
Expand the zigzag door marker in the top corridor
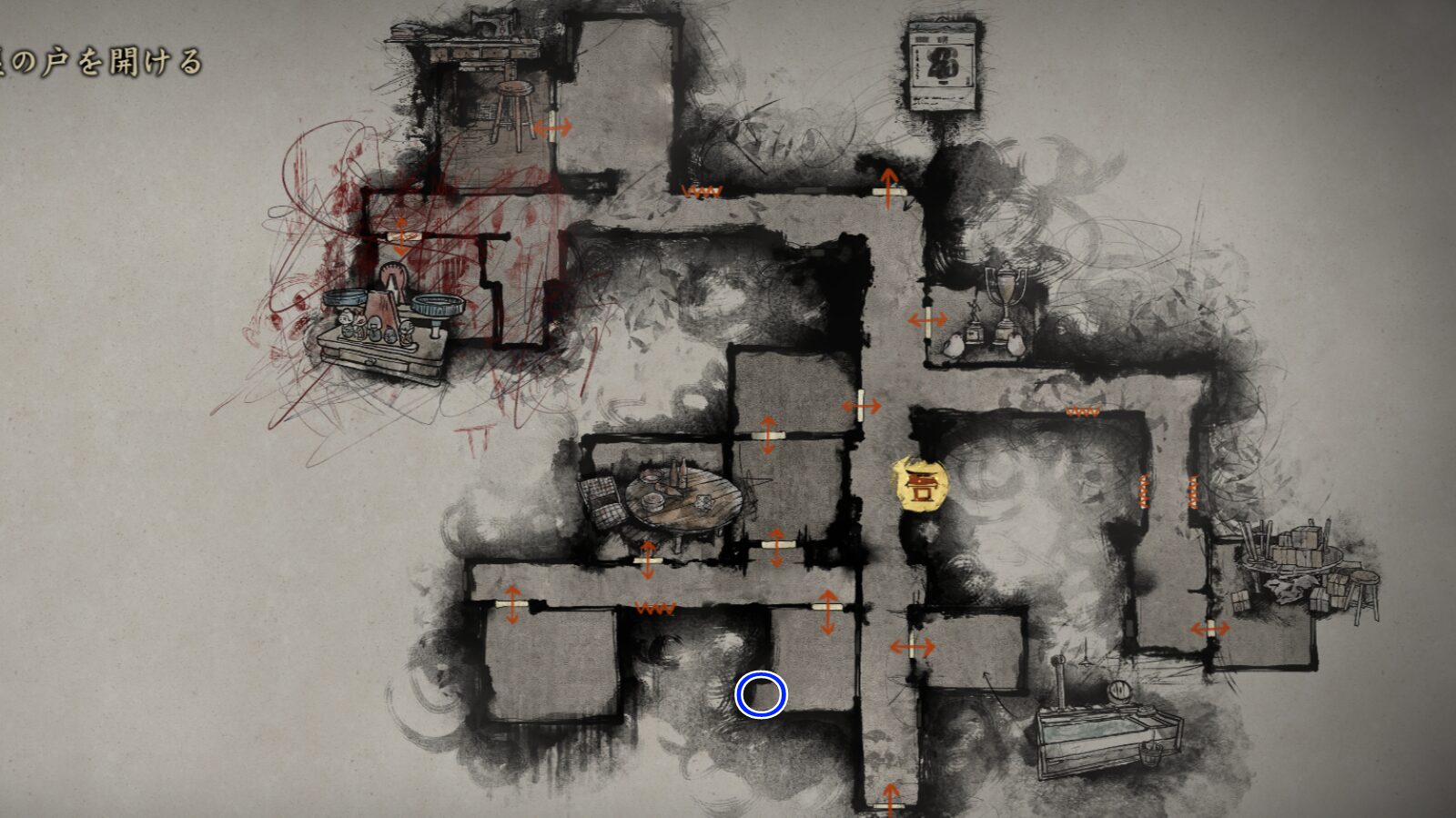(x=703, y=189)
